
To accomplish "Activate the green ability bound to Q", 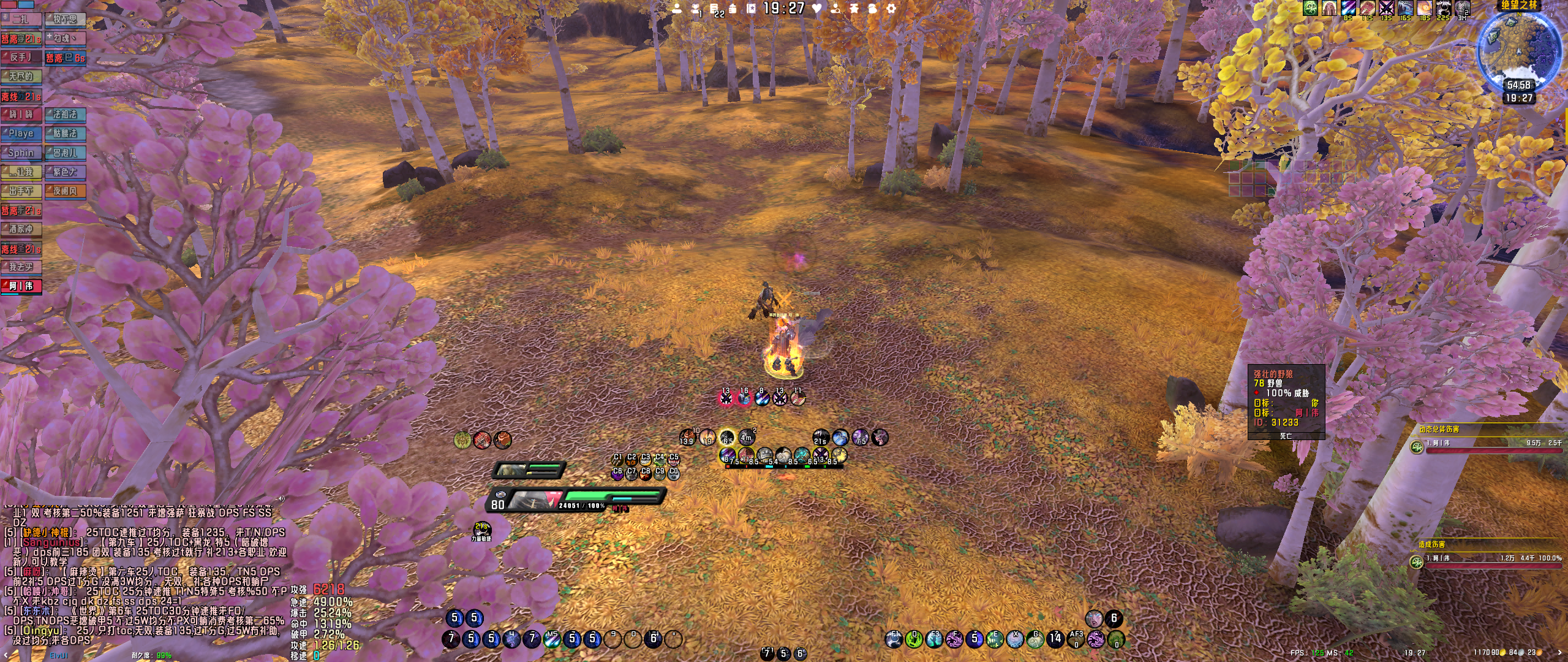I will [914, 639].
